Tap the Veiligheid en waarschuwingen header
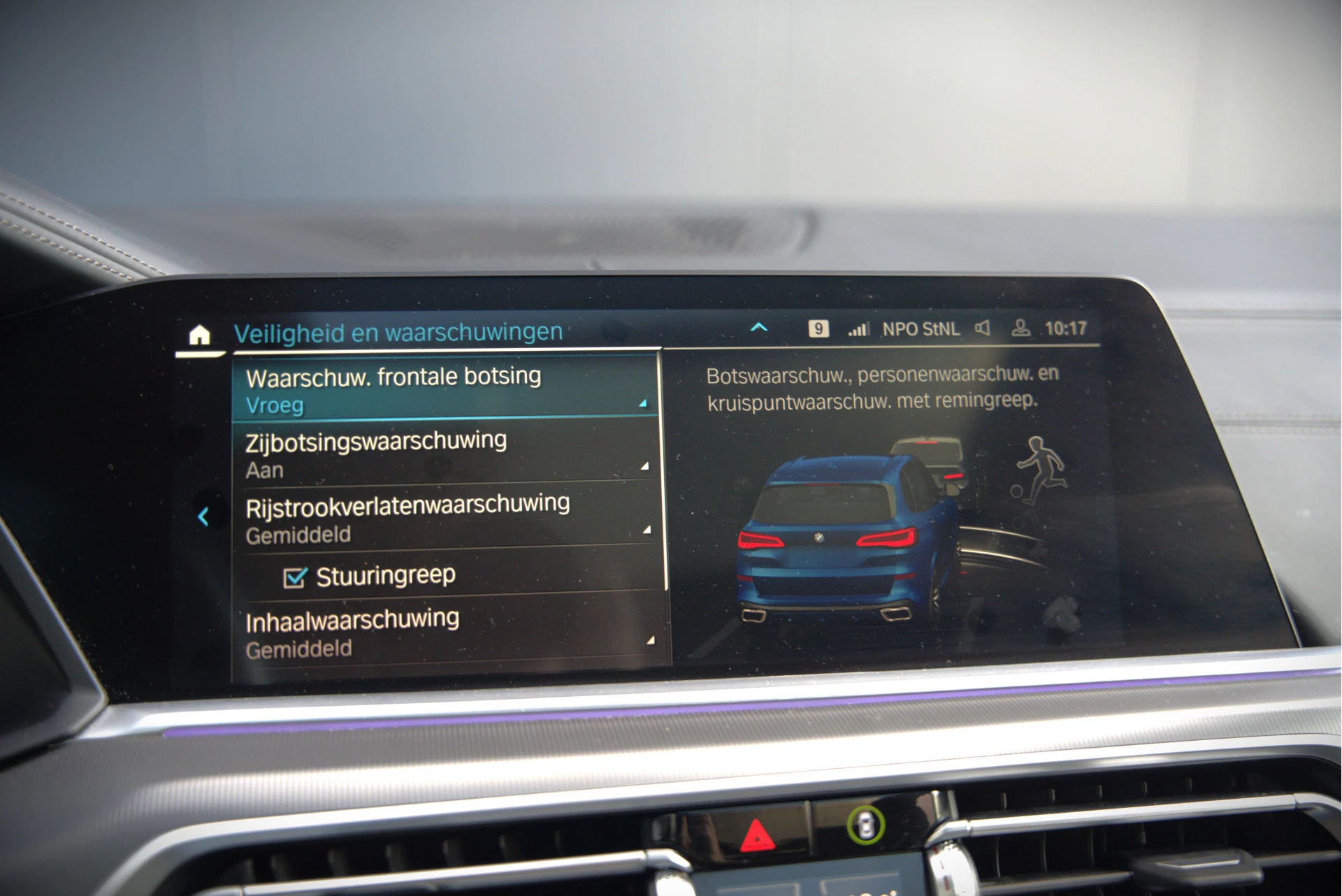This screenshot has height=896, width=1342. click(398, 333)
